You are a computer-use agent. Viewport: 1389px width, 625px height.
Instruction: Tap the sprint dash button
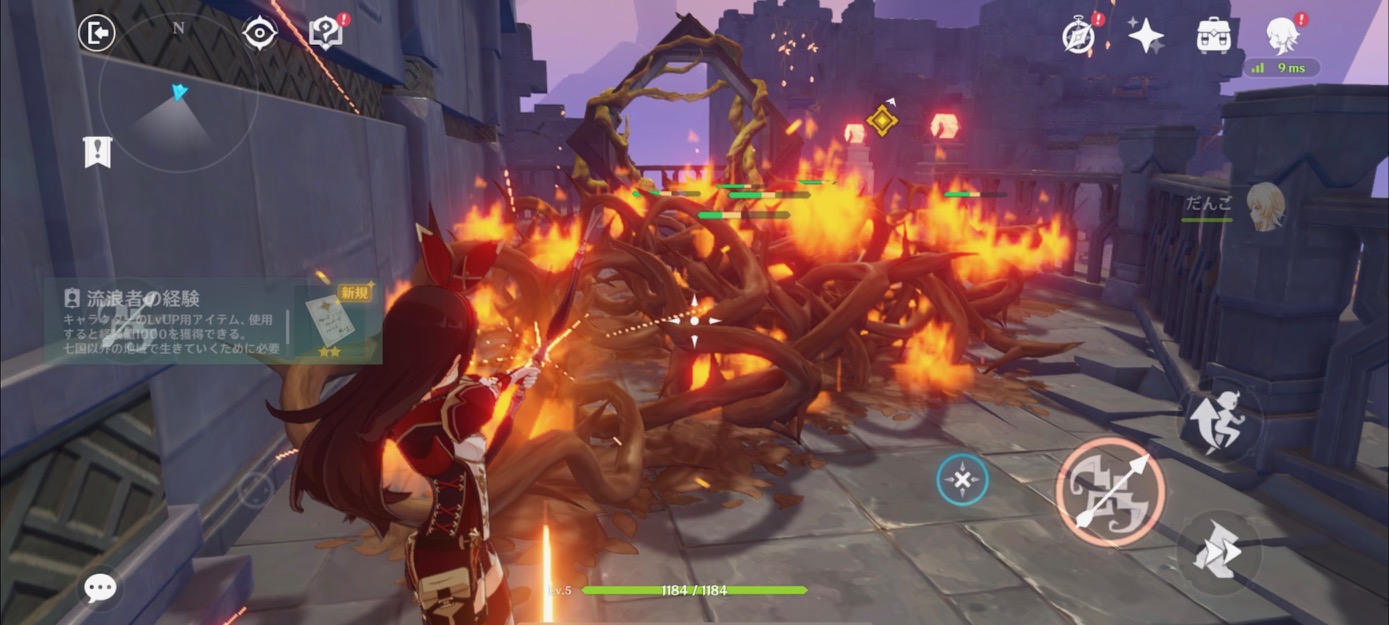click(x=1219, y=551)
